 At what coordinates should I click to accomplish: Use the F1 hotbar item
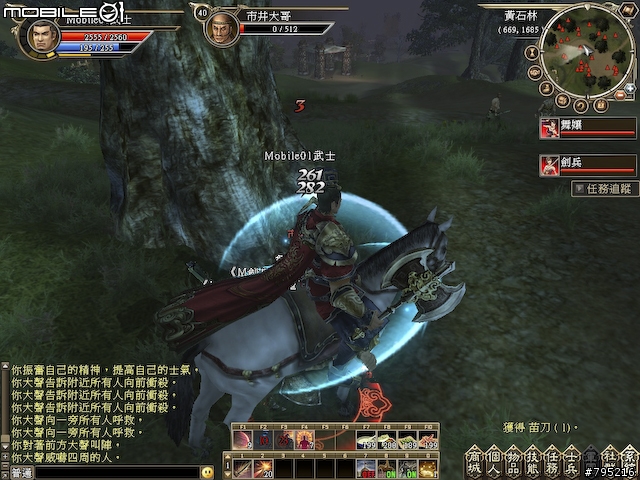(x=243, y=439)
